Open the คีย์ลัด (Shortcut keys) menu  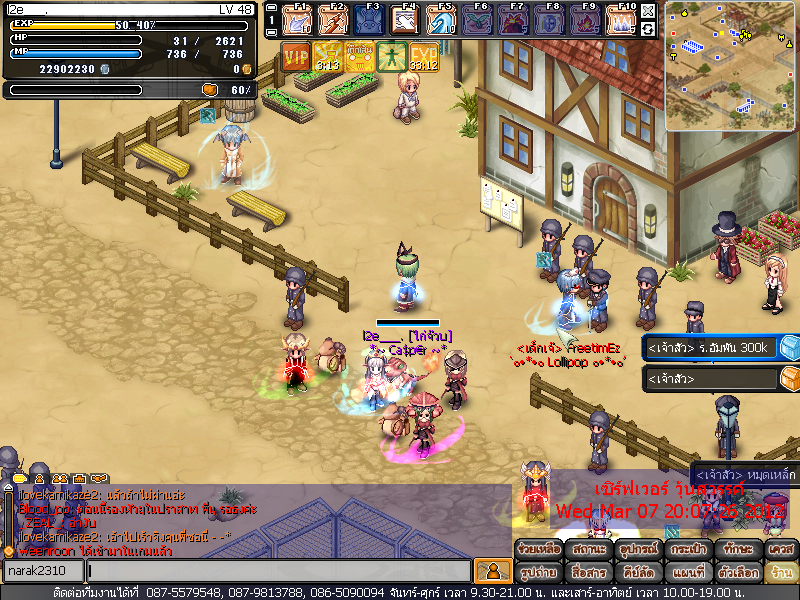click(636, 573)
